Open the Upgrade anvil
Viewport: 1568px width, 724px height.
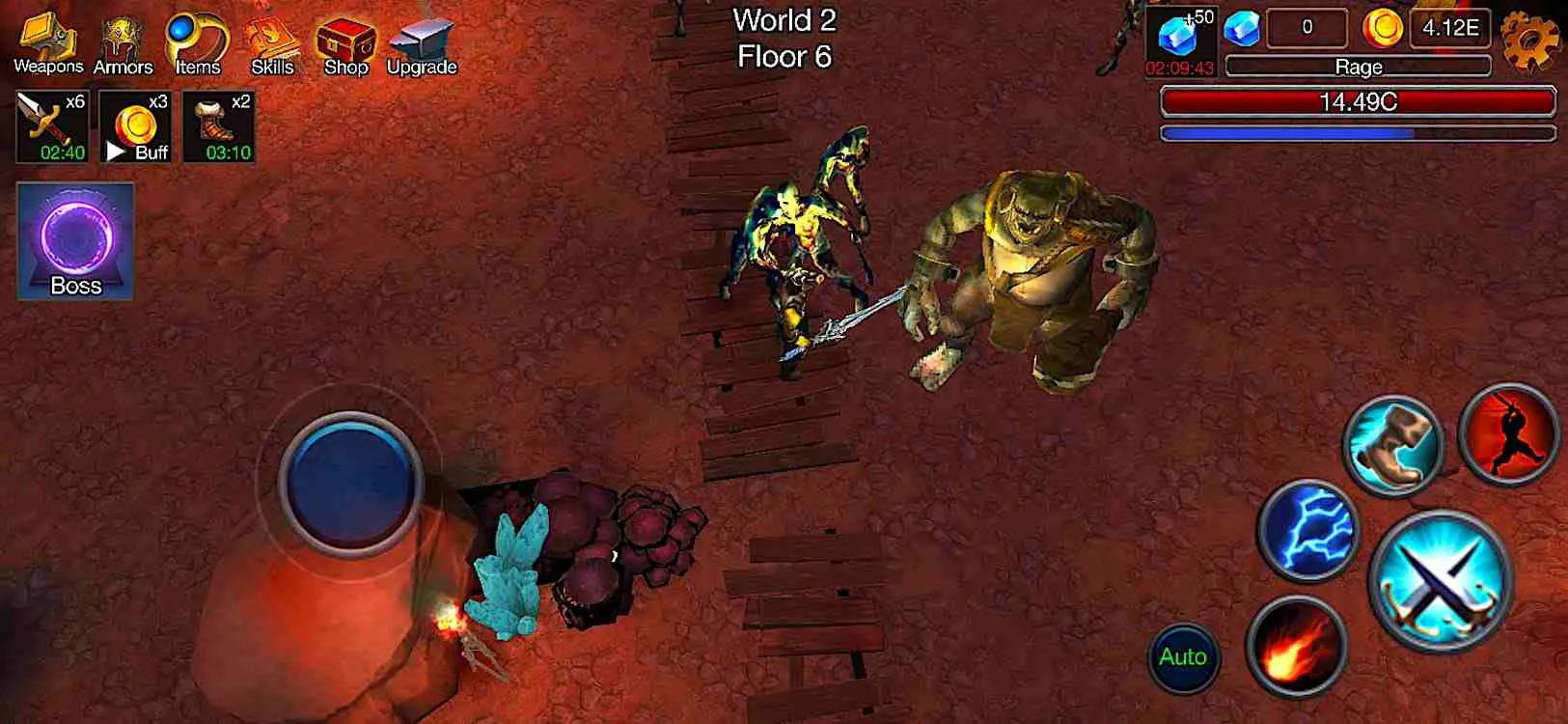click(421, 39)
